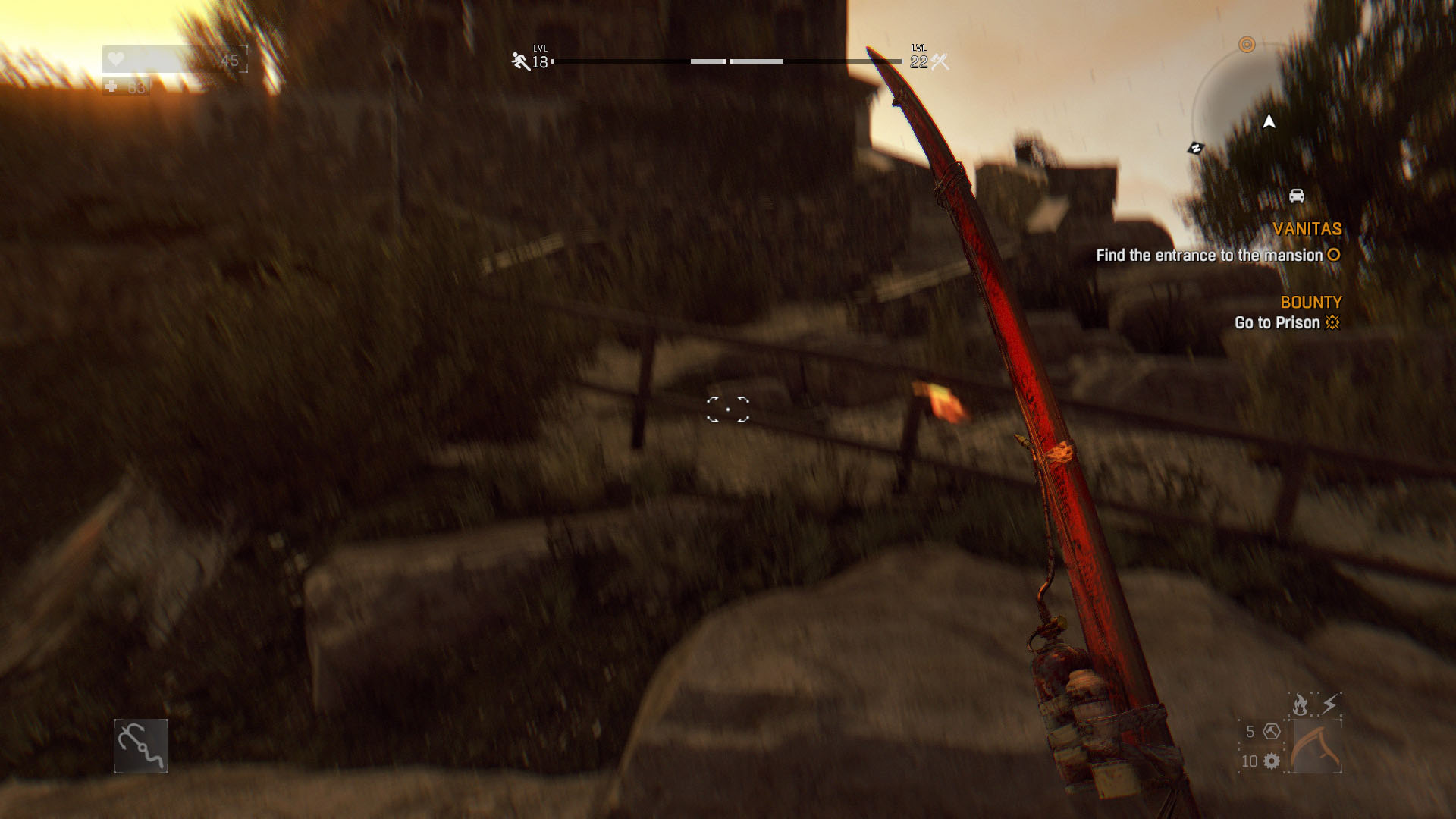The width and height of the screenshot is (1456, 819).
Task: Click the crossed weapons power level icon
Action: coord(940,61)
